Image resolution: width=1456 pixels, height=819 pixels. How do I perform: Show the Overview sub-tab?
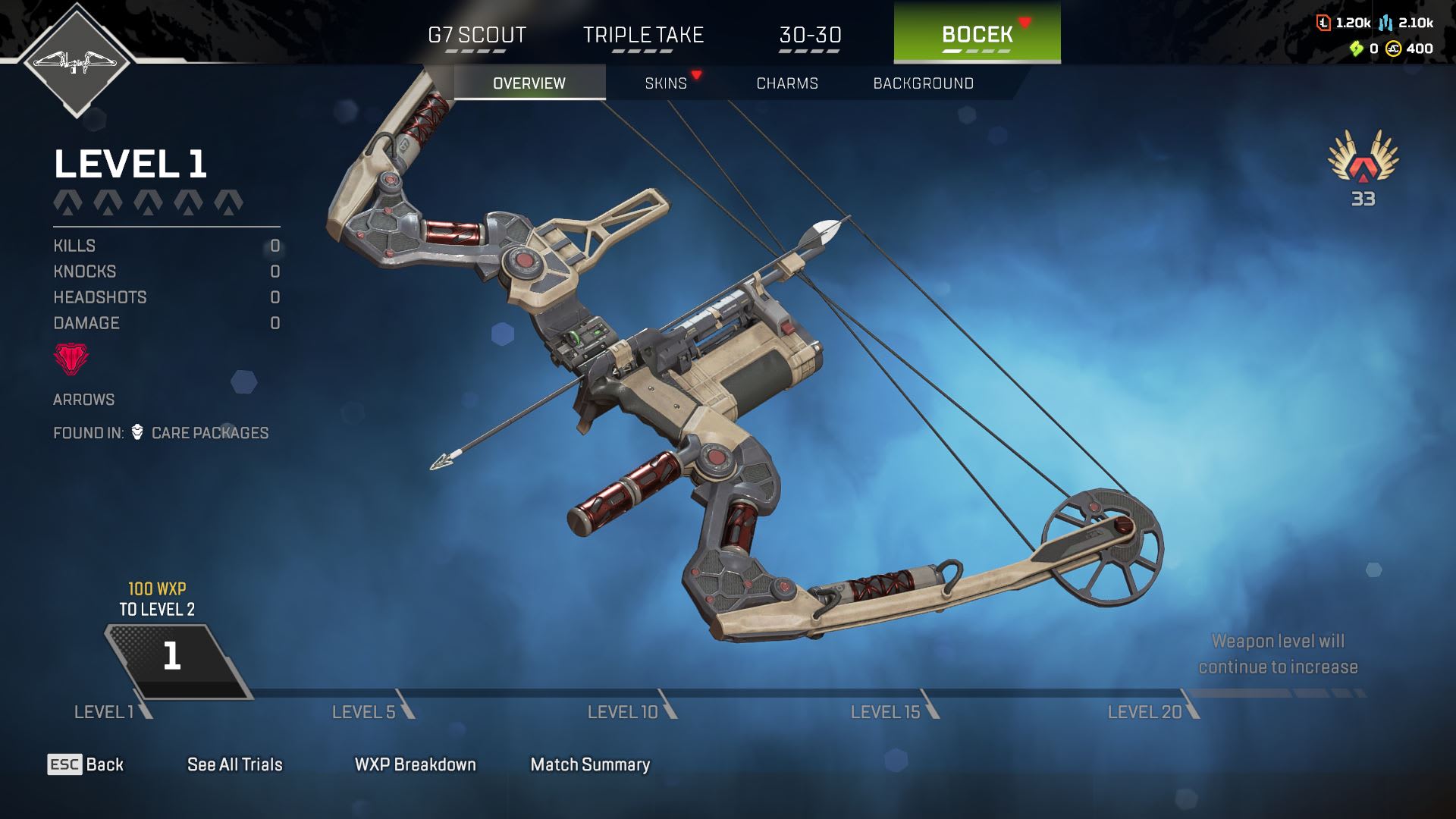pyautogui.click(x=529, y=83)
